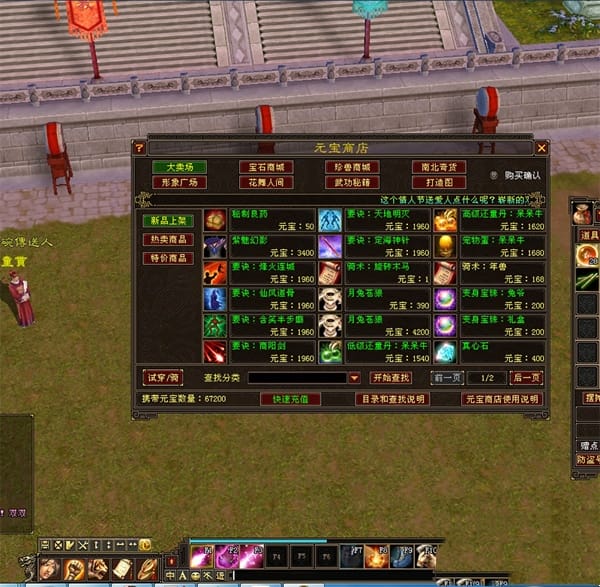Choose the 花舞人间 category
This screenshot has height=587, width=600.
tap(266, 183)
